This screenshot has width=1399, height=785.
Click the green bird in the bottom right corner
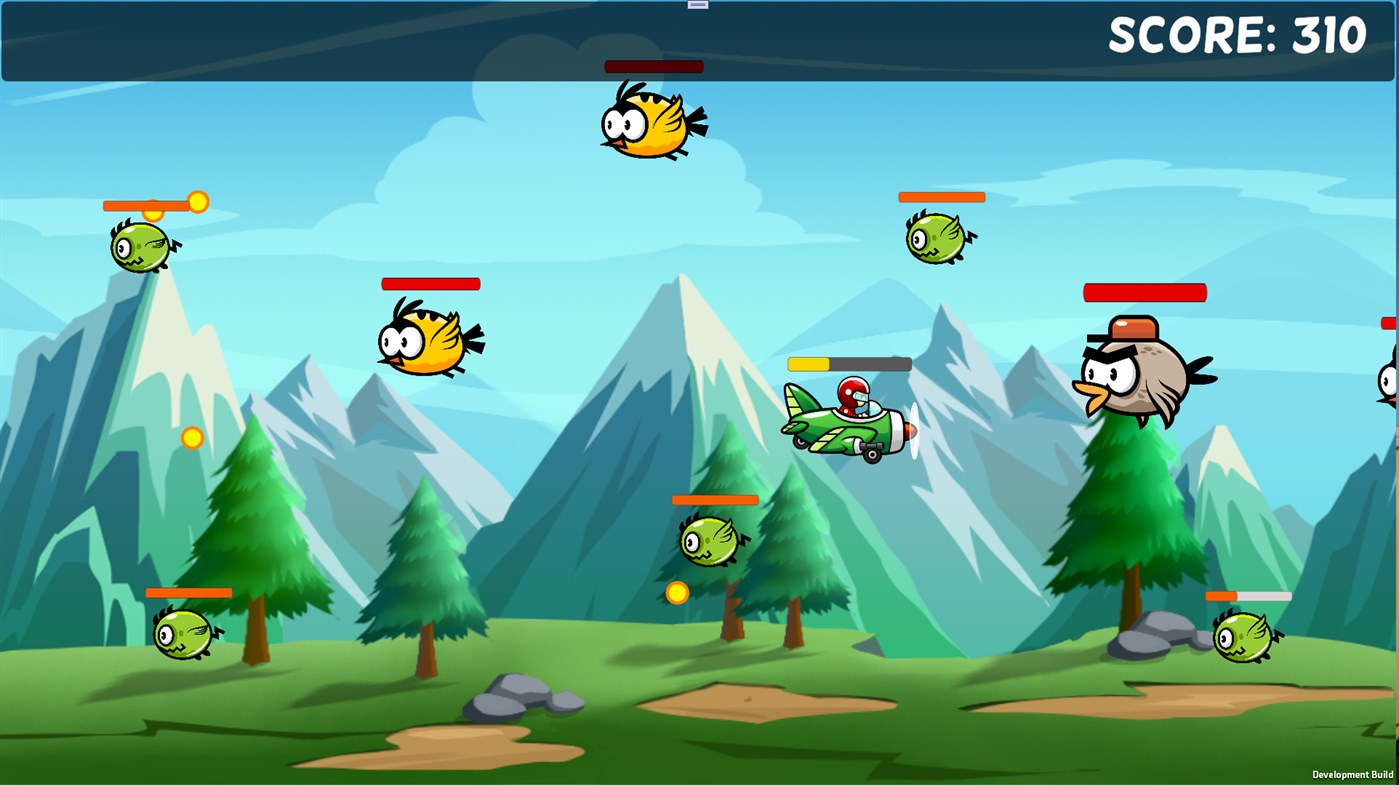pos(1243,634)
